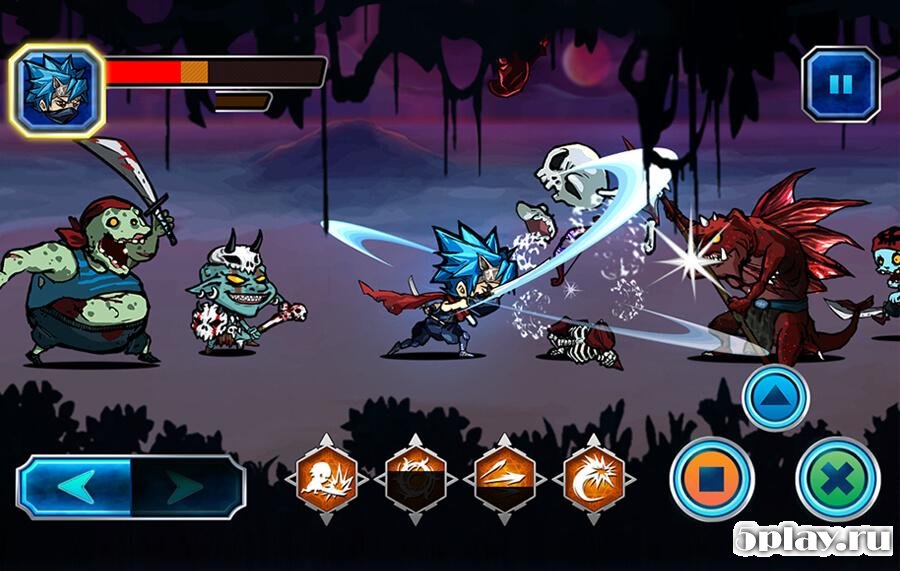Tap the blue triangle jump button
The width and height of the screenshot is (900, 571).
[776, 398]
